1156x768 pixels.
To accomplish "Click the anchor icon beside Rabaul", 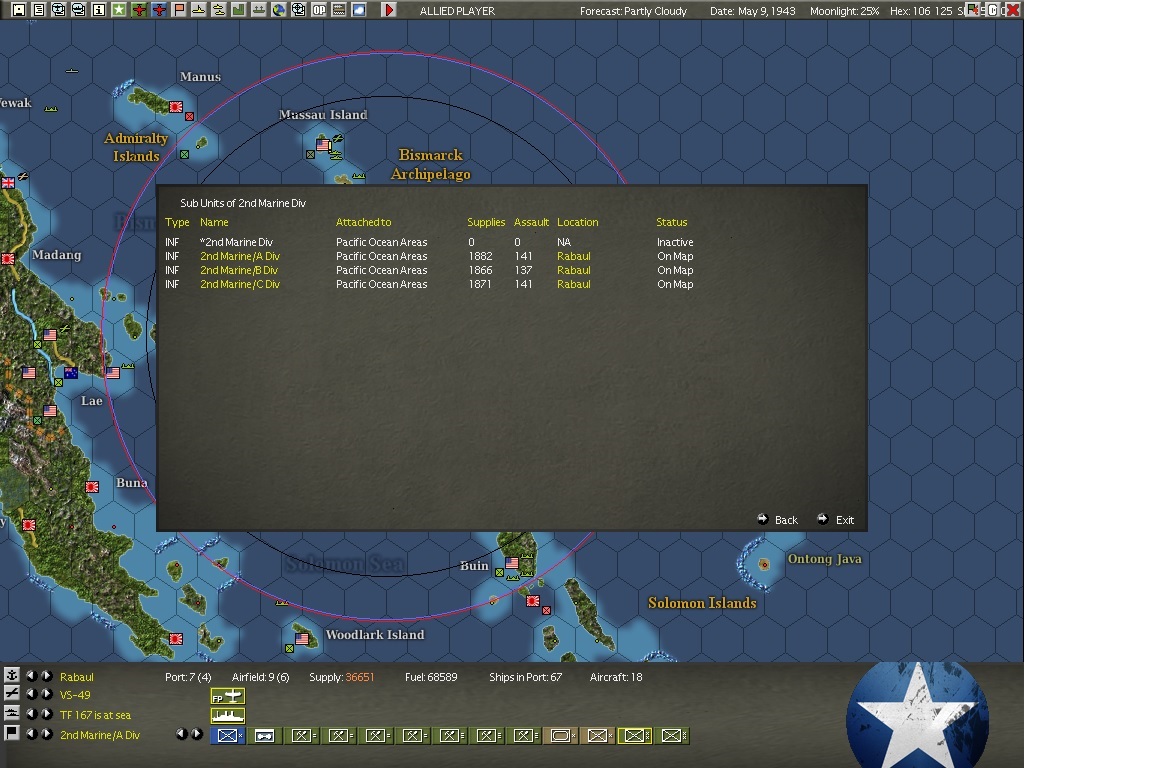I will [12, 676].
